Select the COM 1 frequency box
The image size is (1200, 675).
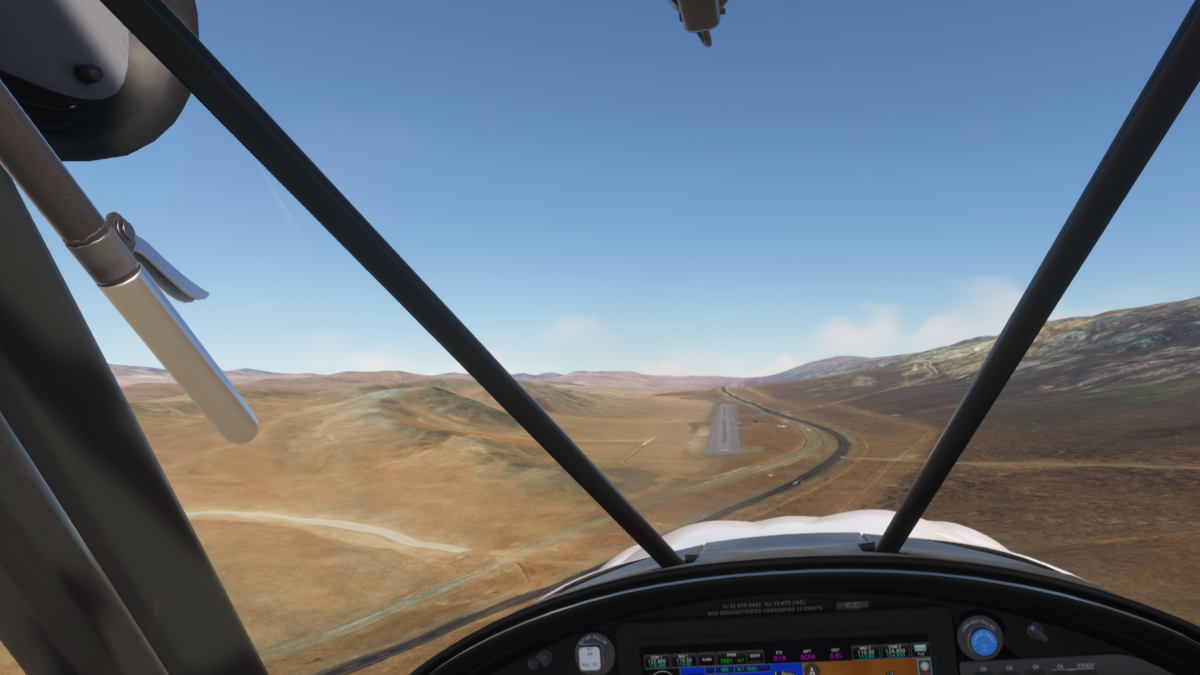[656, 661]
